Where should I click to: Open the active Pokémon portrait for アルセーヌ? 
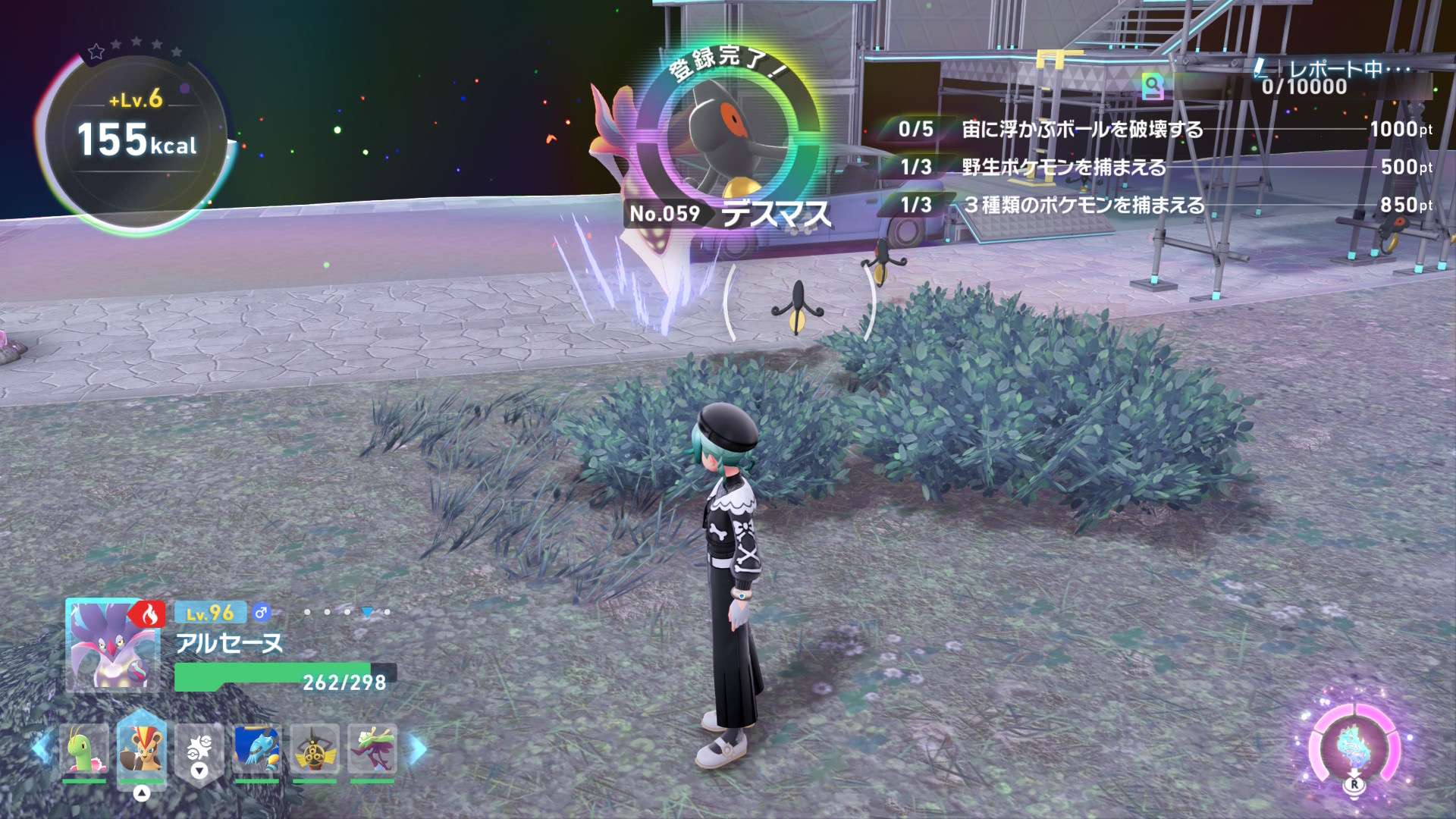point(112,646)
